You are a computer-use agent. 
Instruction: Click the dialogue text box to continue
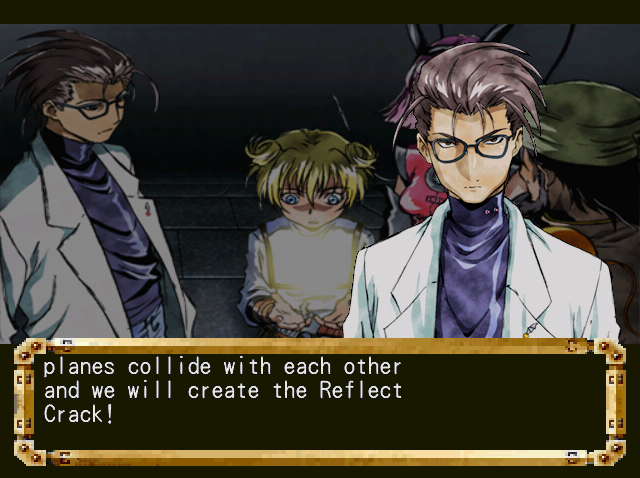(x=318, y=402)
